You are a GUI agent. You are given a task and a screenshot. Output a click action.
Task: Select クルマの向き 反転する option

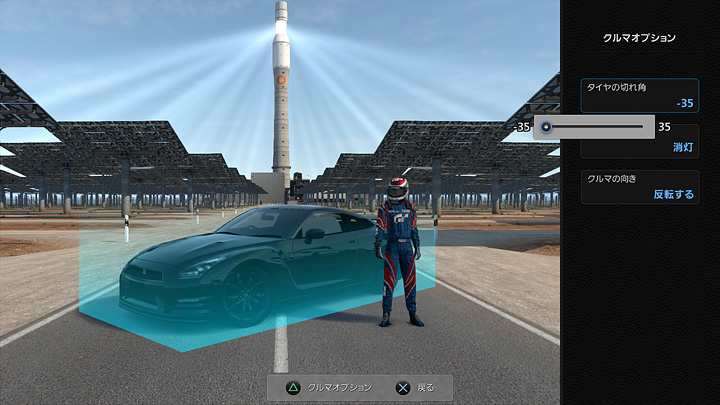click(x=640, y=187)
